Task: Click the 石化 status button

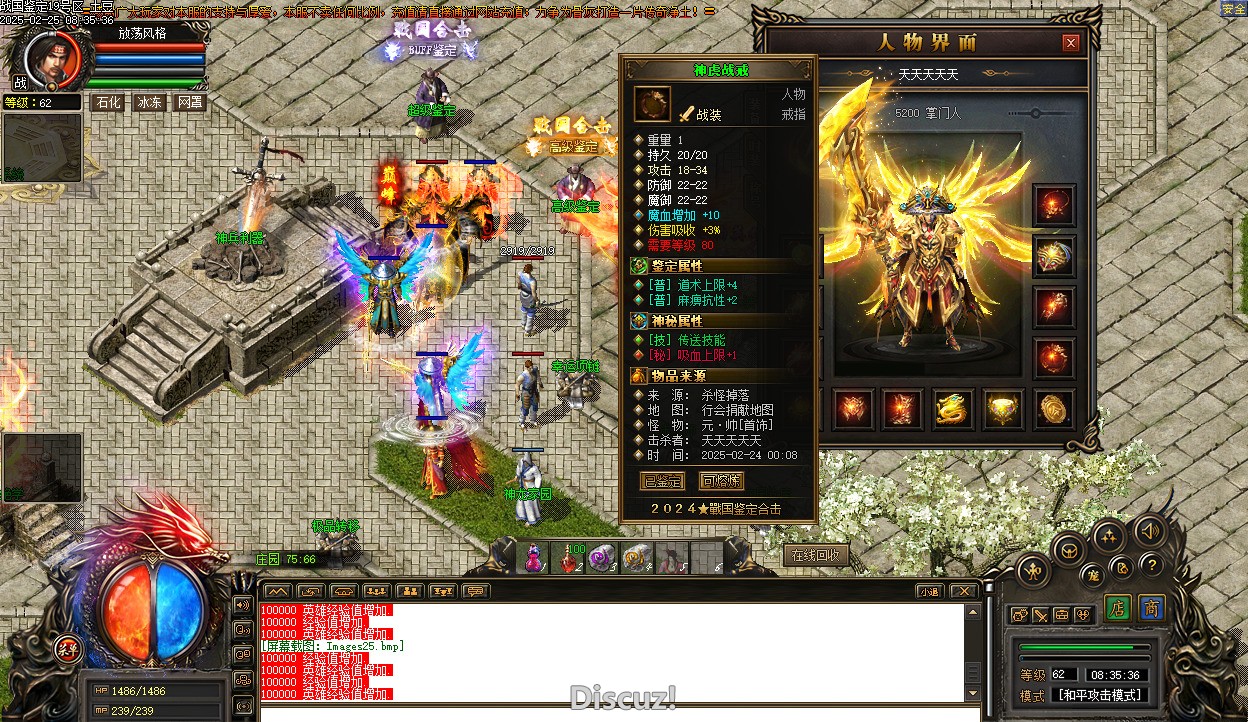Action: pos(107,102)
